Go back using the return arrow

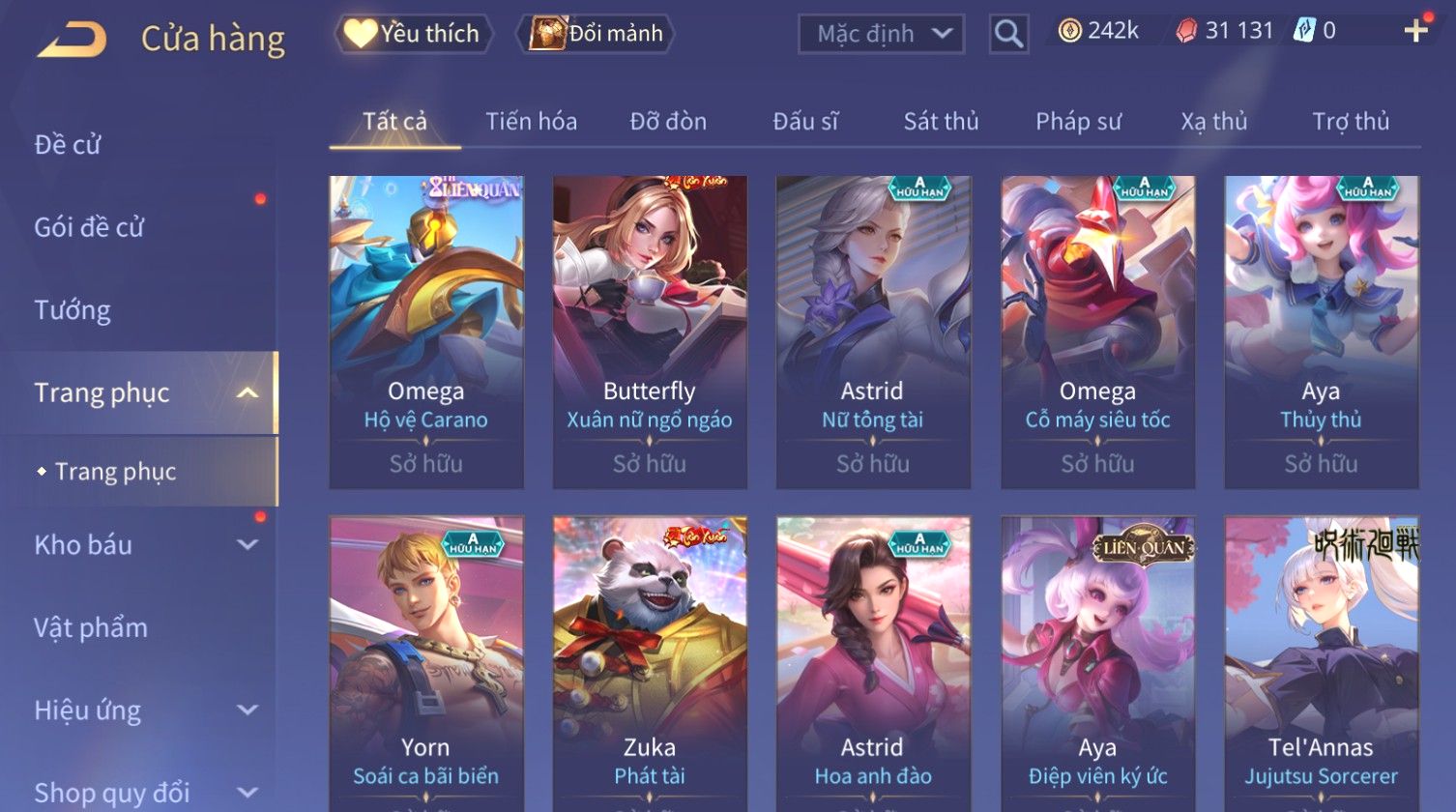[x=72, y=39]
